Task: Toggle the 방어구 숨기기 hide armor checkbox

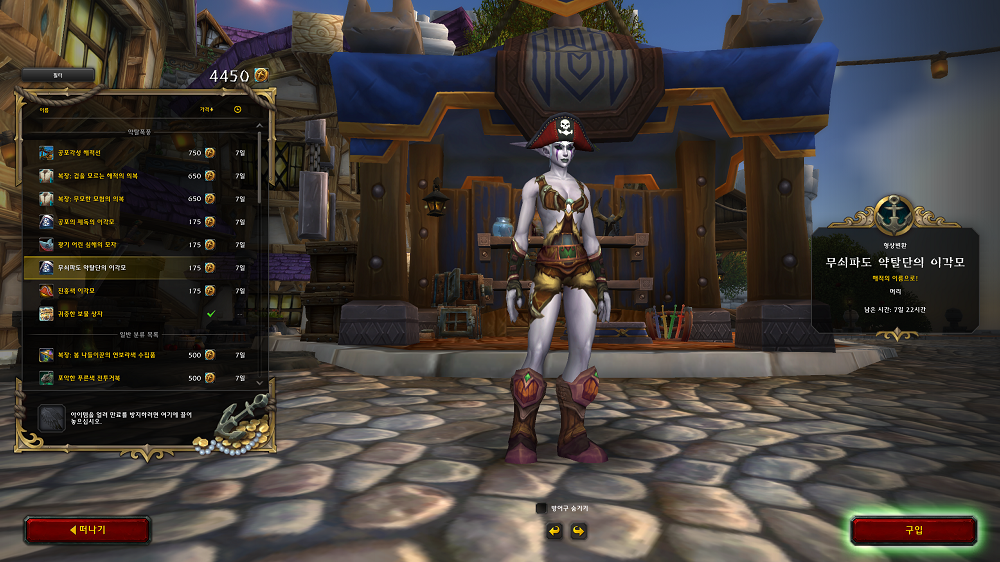Action: (541, 508)
